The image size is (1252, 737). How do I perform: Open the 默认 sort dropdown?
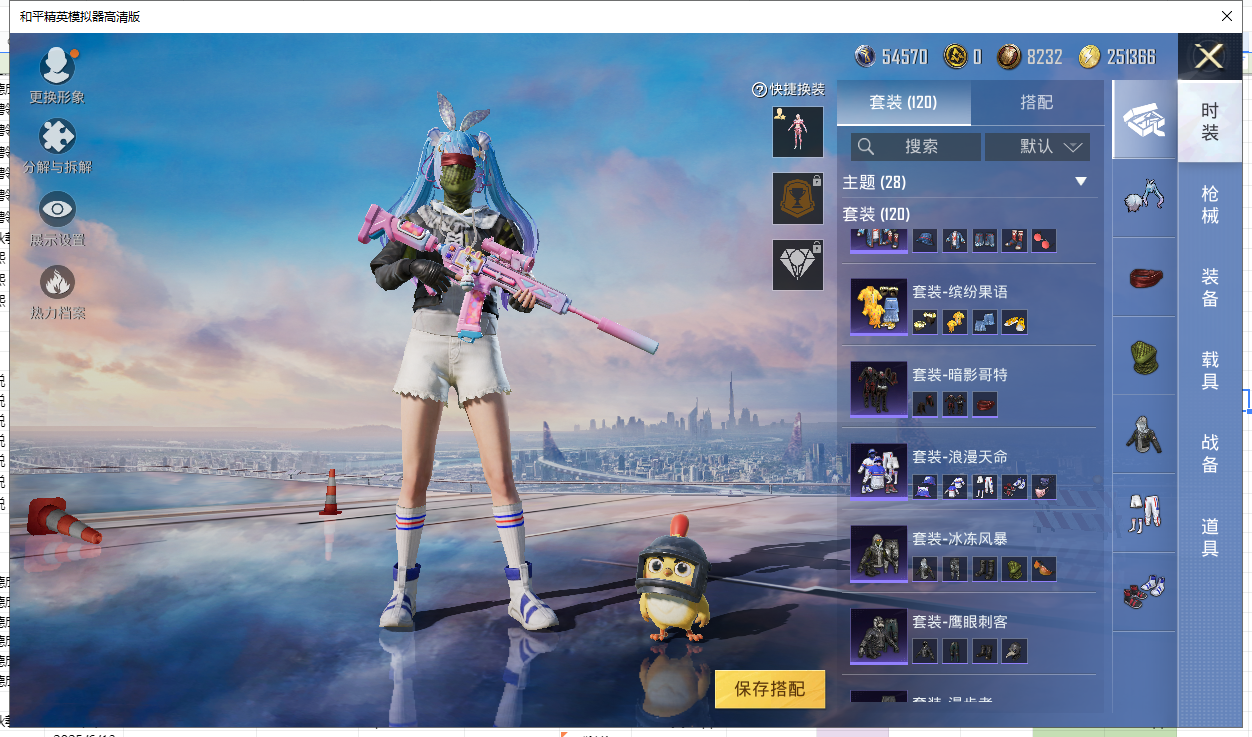tap(1037, 147)
